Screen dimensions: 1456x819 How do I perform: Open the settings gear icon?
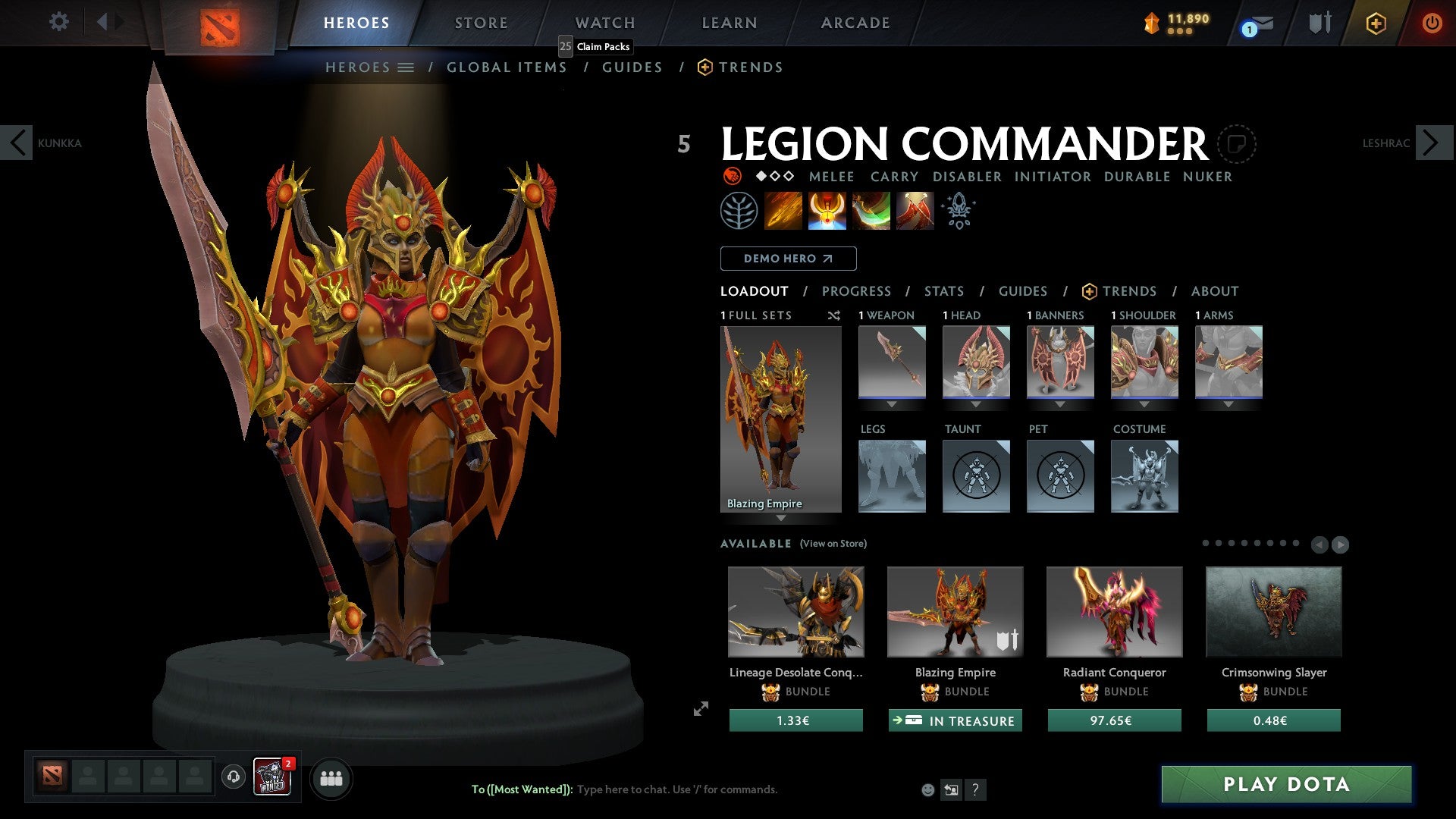[x=59, y=21]
